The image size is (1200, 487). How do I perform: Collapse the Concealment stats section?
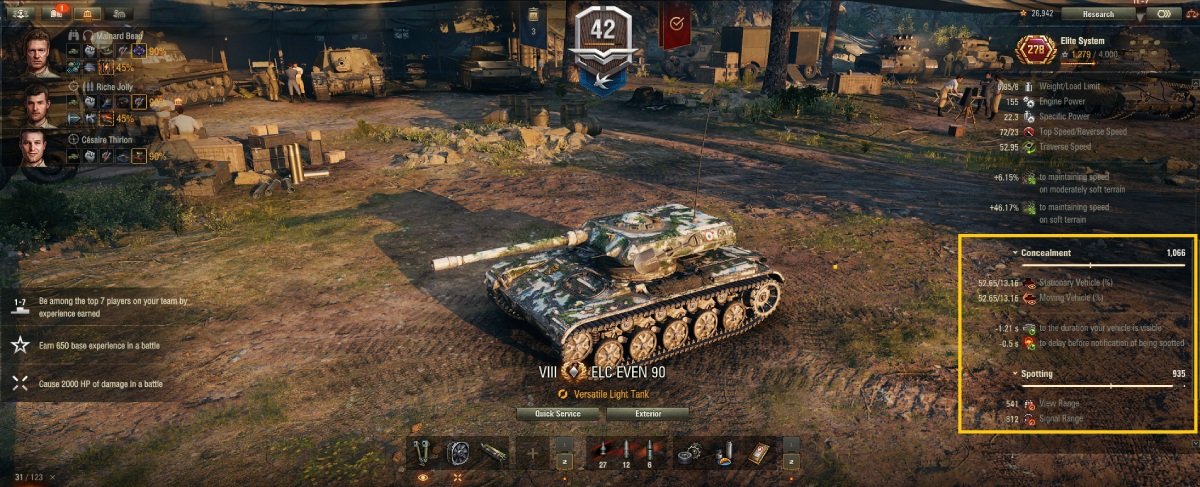point(1015,254)
